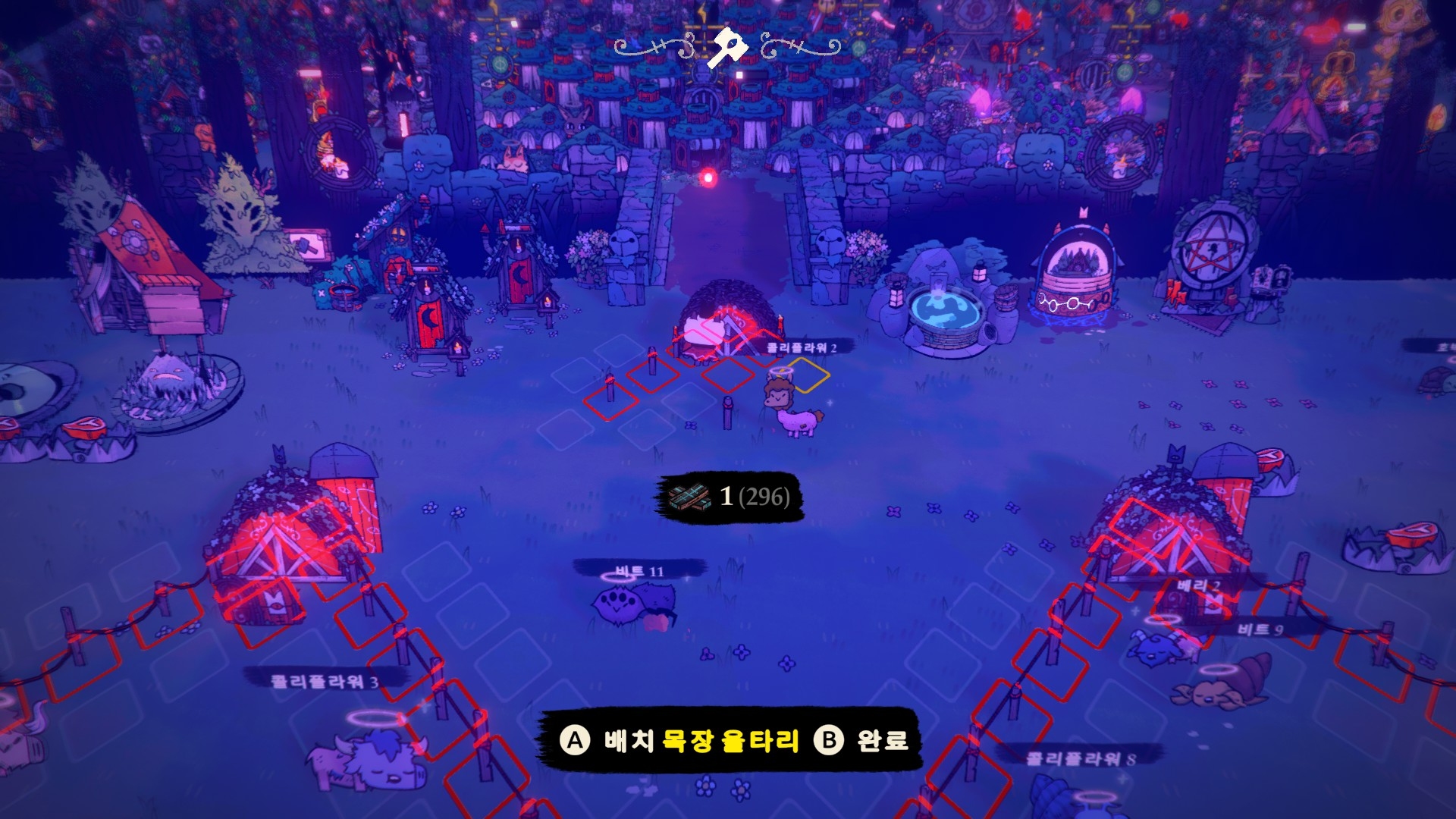Screen dimensions: 1456x819
Task: Select the yellow highlighted placement tile
Action: click(808, 375)
